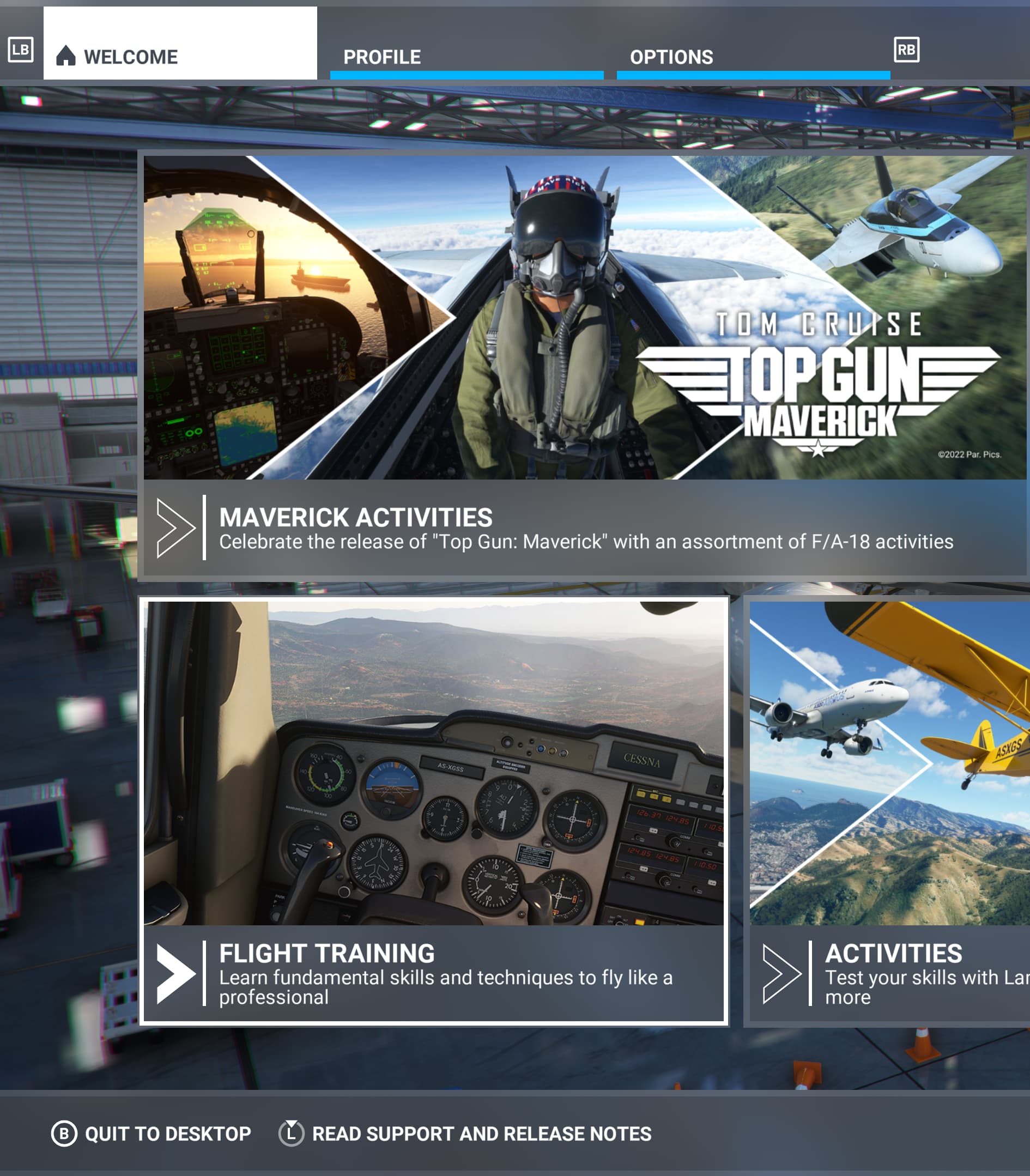
Task: Switch to the PROFILE tab
Action: point(382,56)
